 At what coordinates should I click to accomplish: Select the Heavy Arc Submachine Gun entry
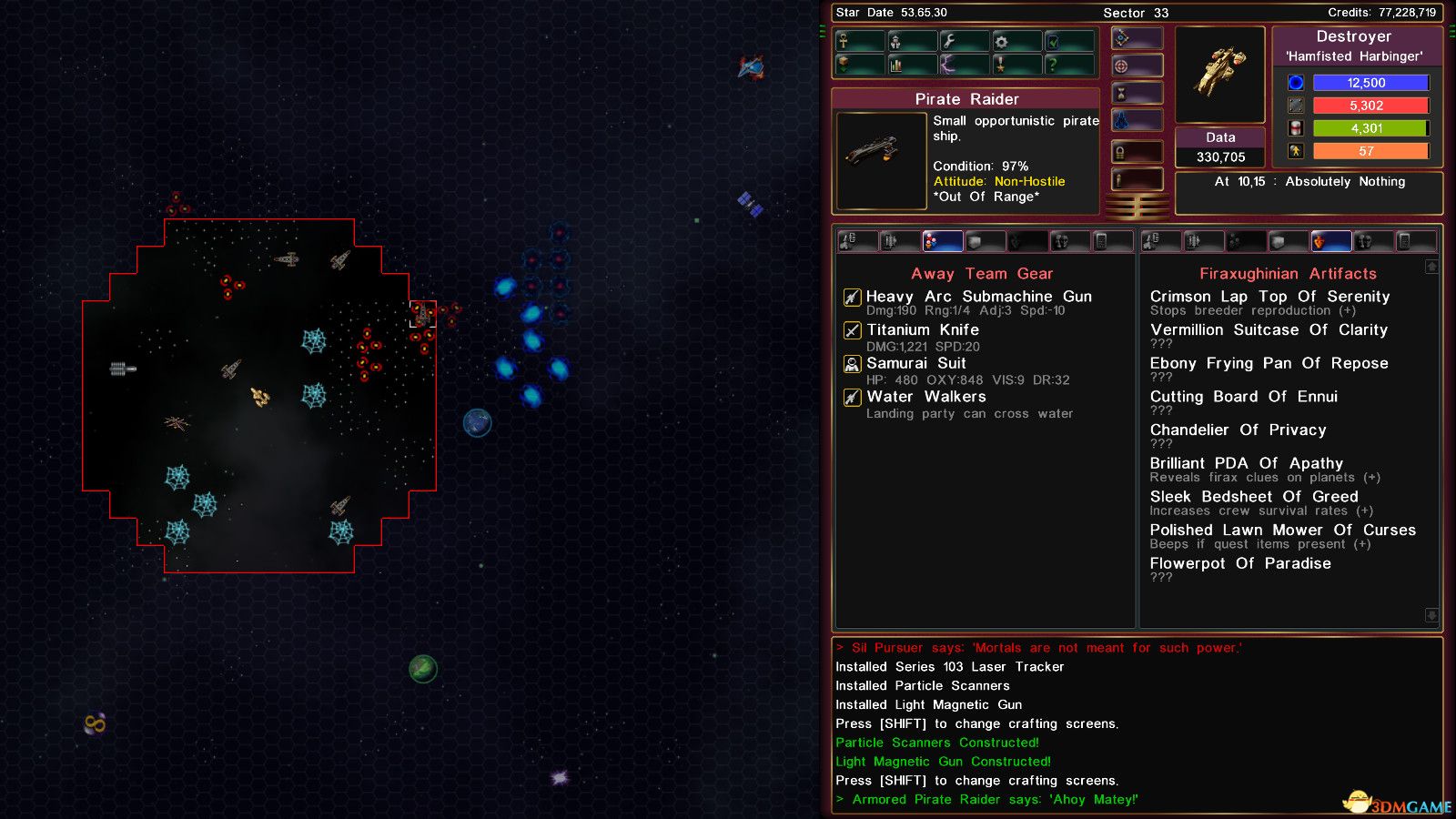(978, 297)
